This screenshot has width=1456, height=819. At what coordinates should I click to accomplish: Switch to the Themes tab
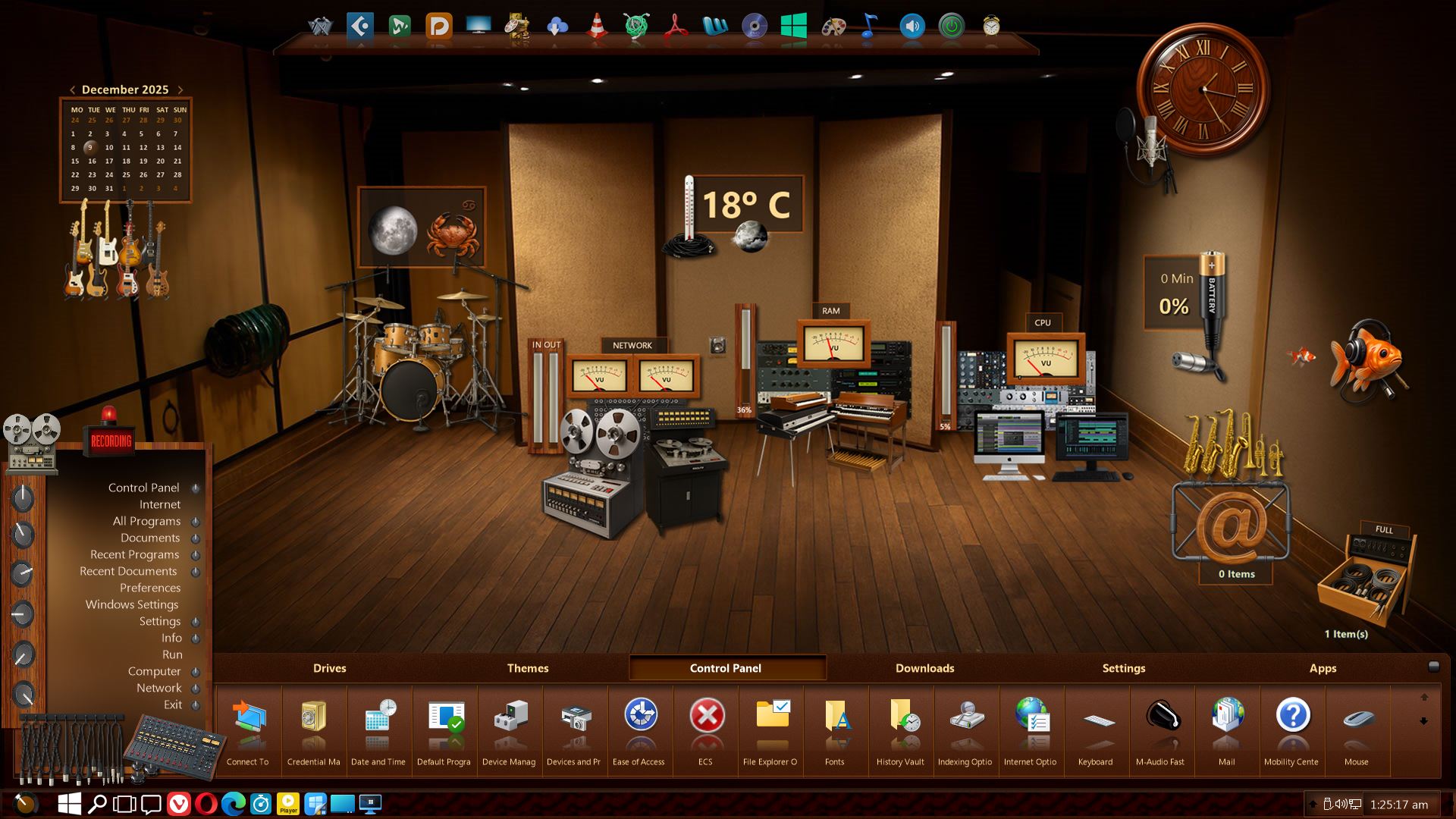click(x=528, y=668)
